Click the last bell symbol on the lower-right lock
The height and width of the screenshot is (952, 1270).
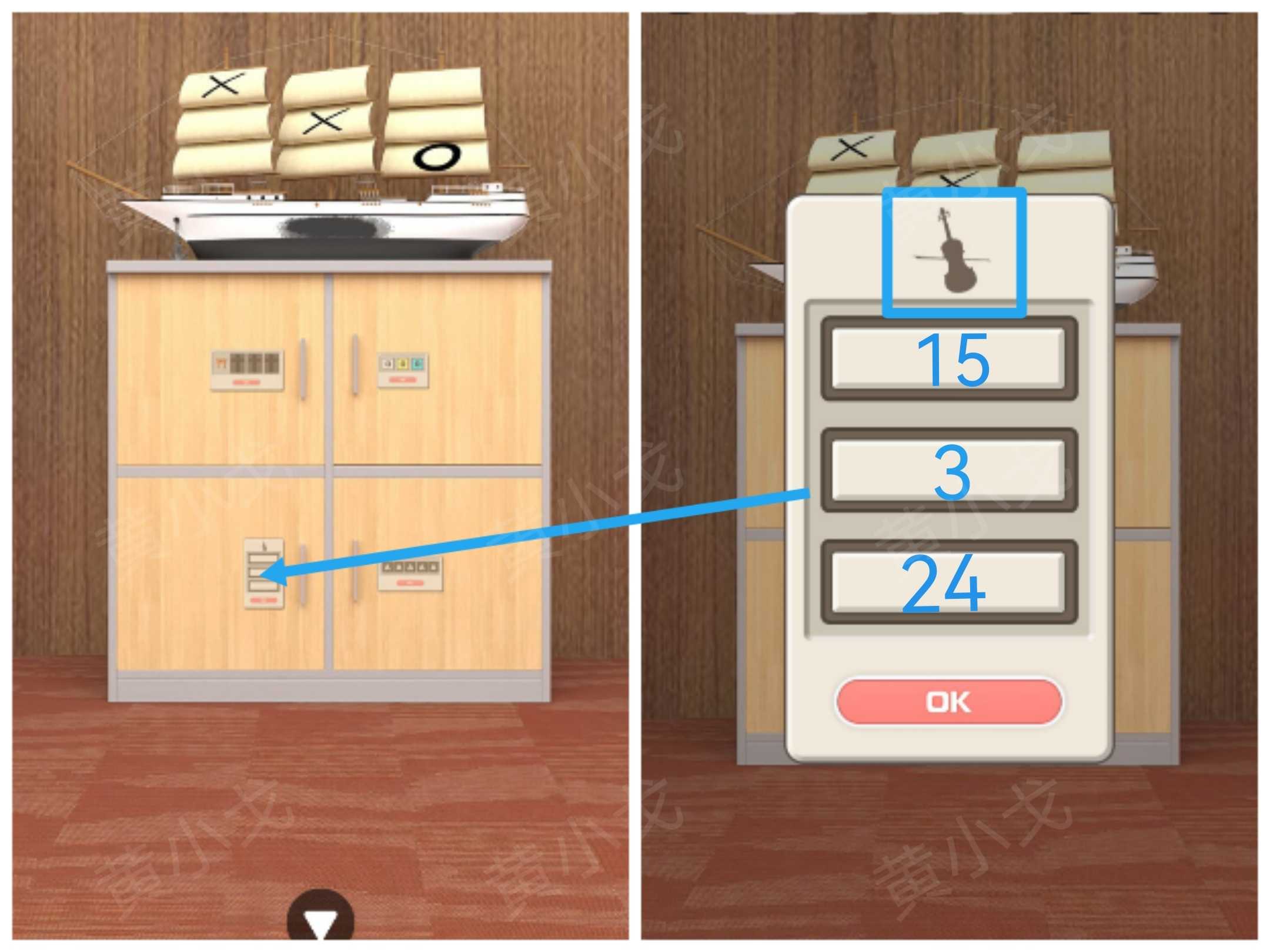434,567
